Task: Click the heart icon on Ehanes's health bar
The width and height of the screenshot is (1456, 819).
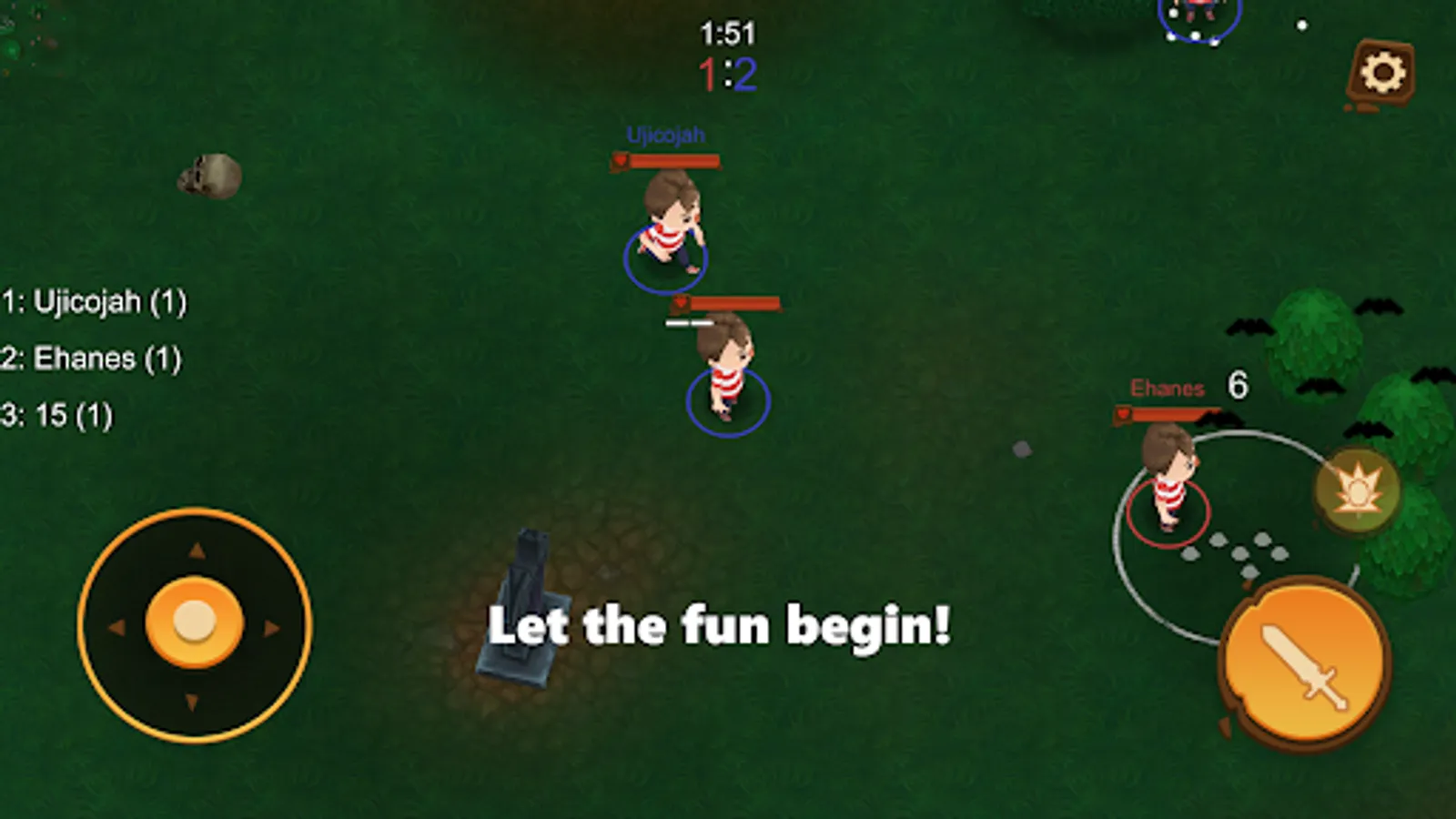Action: [1124, 411]
